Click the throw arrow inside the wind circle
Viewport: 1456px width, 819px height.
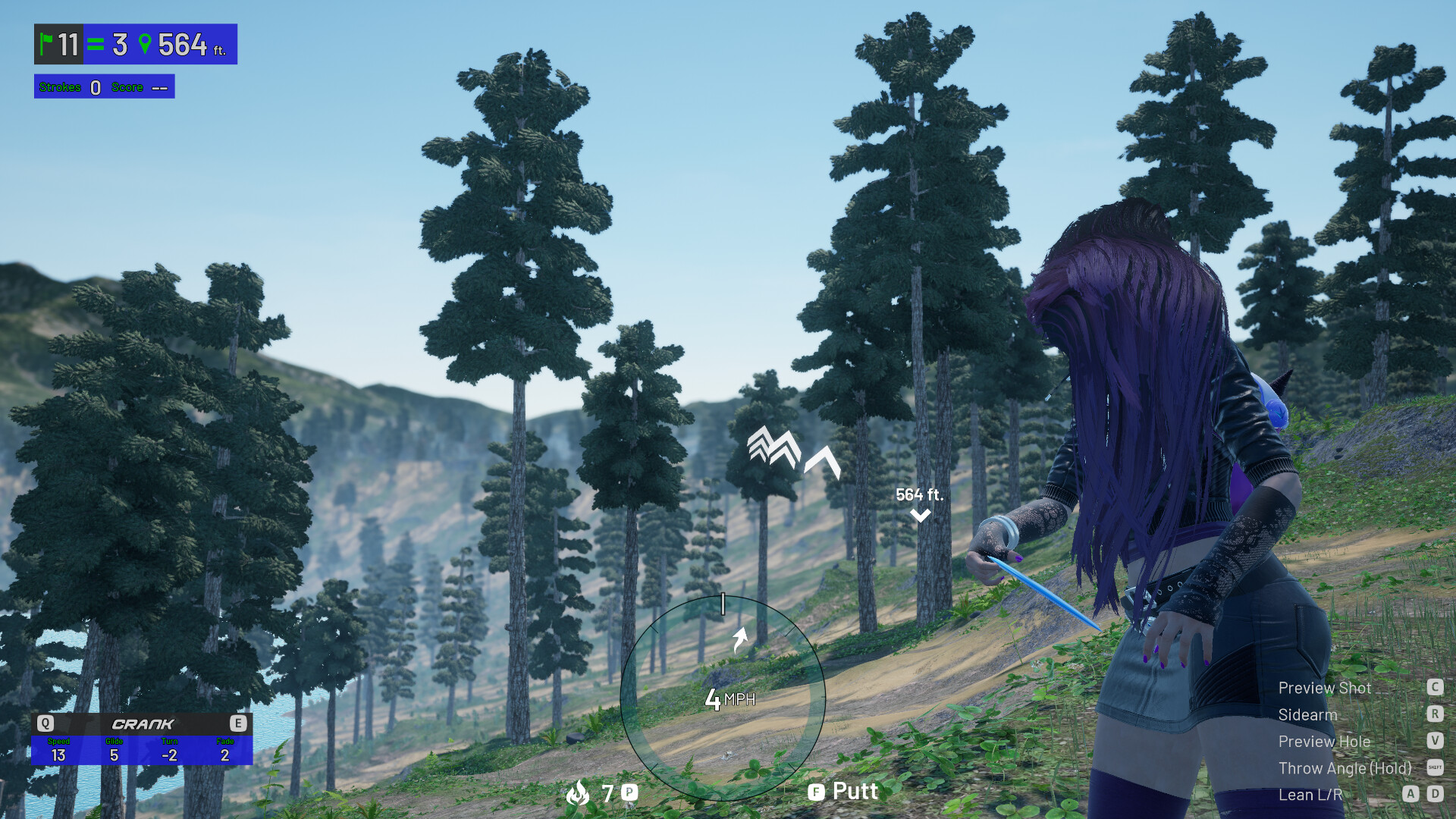click(x=741, y=639)
